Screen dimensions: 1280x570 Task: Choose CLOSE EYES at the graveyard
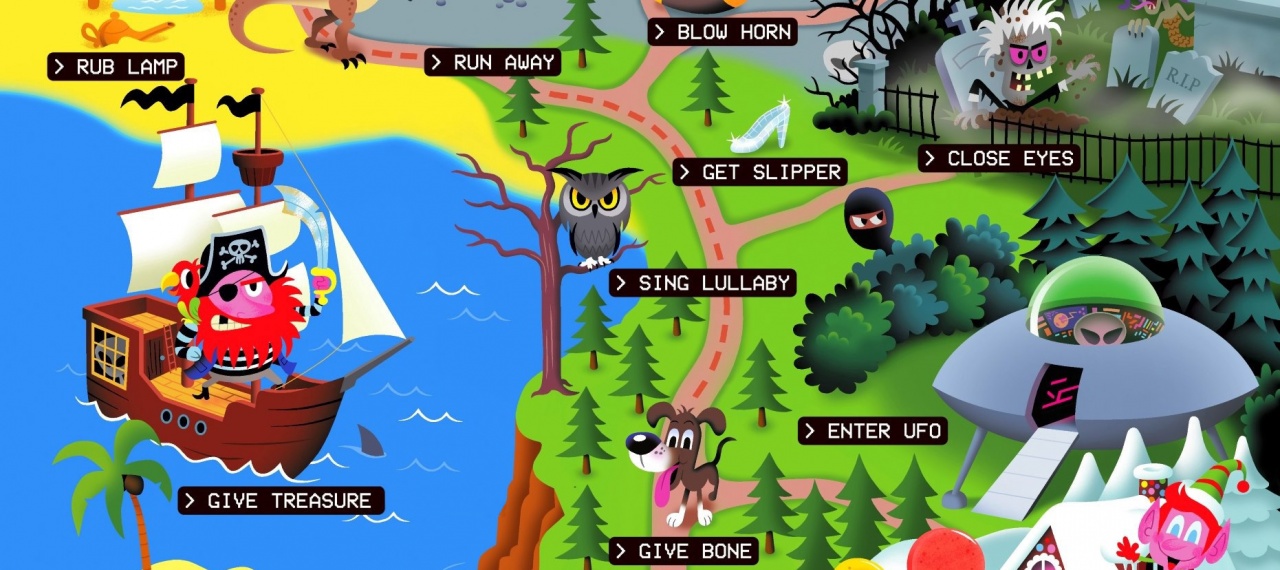click(x=998, y=158)
